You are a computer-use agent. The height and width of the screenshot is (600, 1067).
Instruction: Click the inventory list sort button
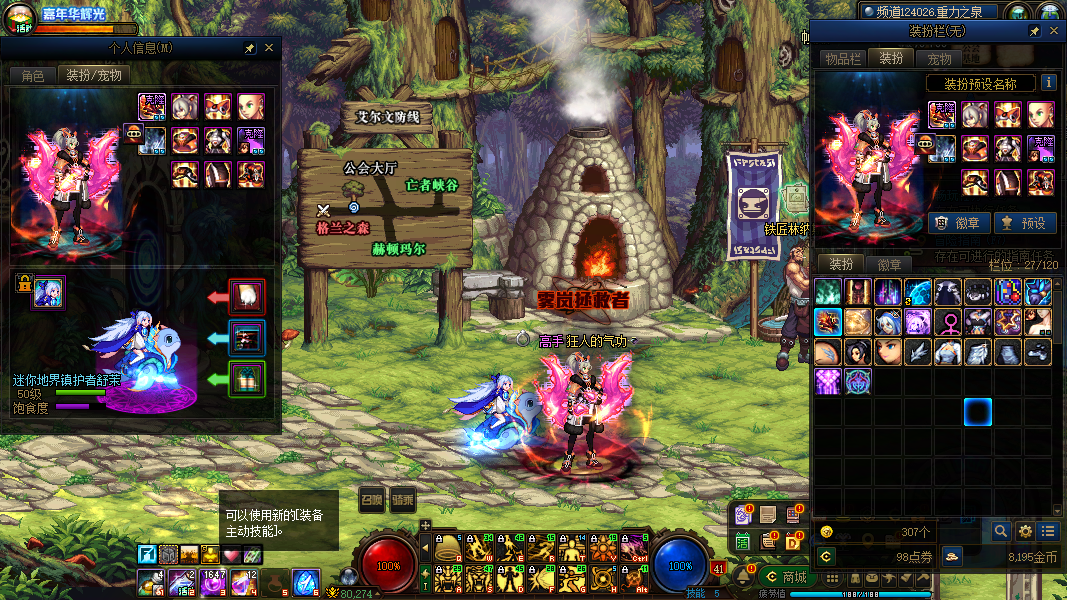[x=1048, y=531]
